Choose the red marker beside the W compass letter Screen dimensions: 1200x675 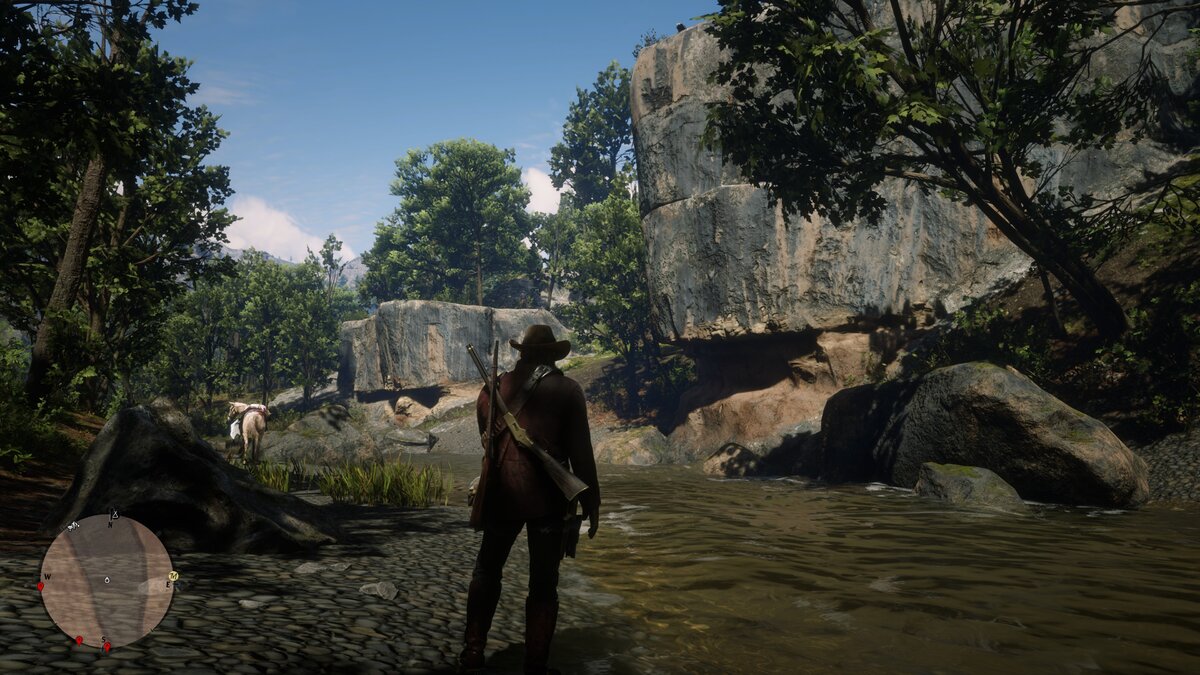coord(41,586)
